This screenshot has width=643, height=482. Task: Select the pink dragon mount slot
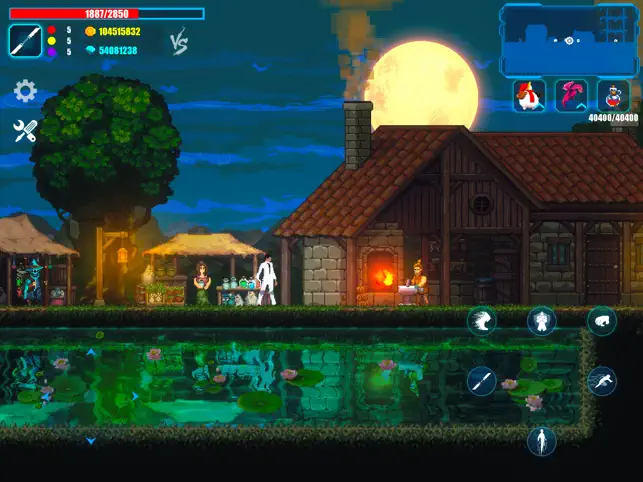point(571,96)
